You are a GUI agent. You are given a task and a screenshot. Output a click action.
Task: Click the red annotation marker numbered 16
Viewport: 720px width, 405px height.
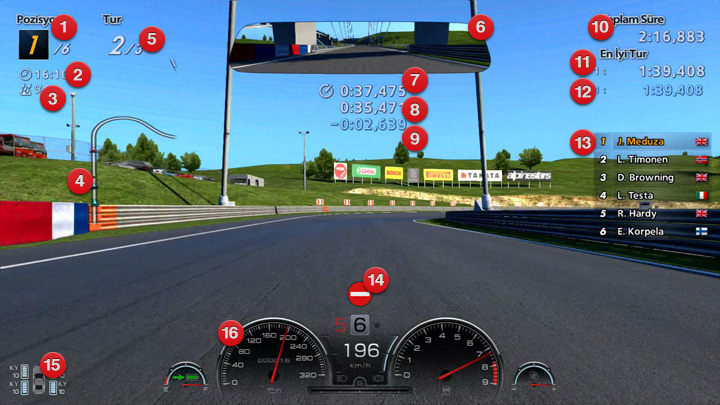232,333
